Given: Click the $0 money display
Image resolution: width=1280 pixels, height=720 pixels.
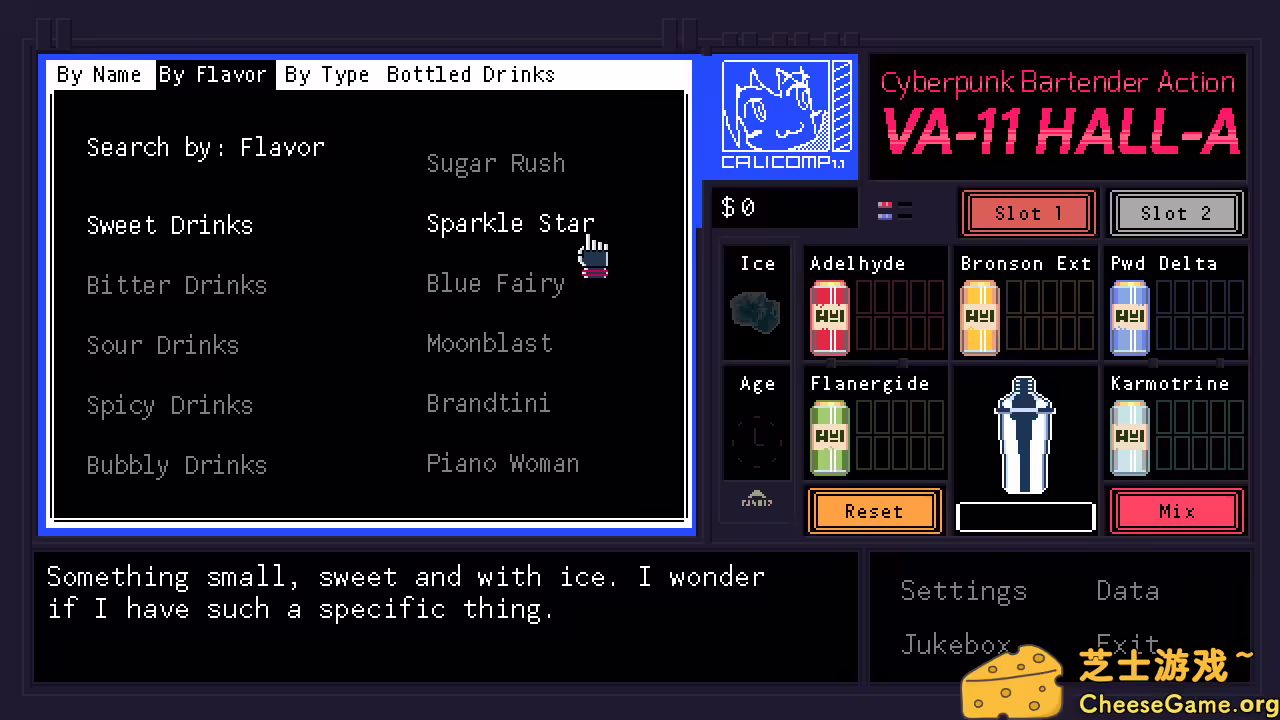Looking at the screenshot, I should 785,207.
